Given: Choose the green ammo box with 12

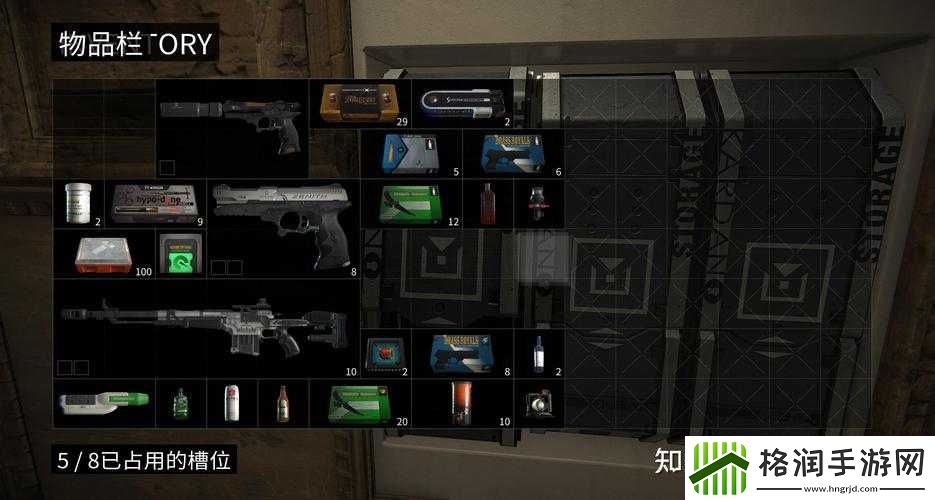Looking at the screenshot, I should (x=410, y=203).
